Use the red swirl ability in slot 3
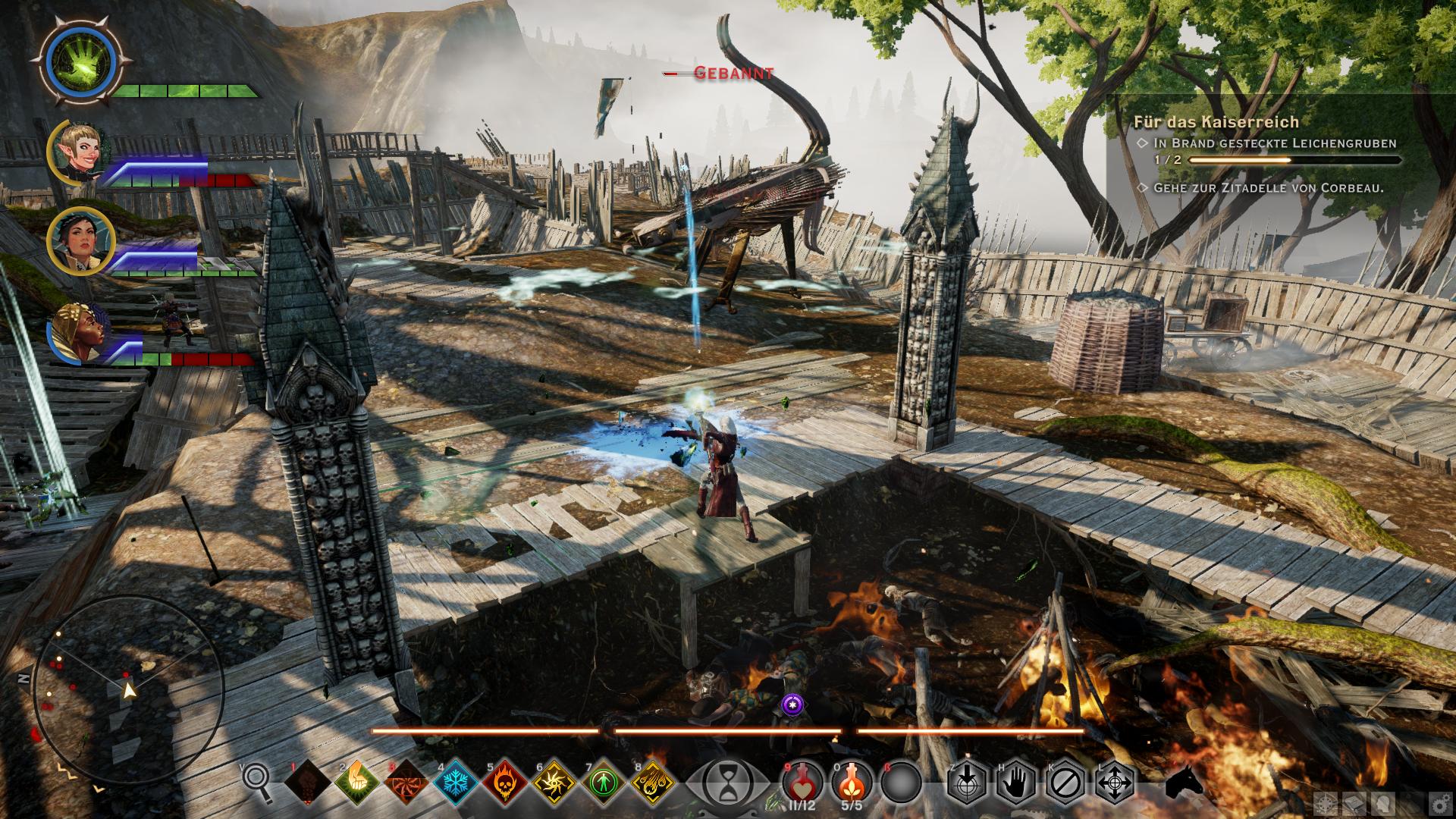1456x819 pixels. pos(406,781)
